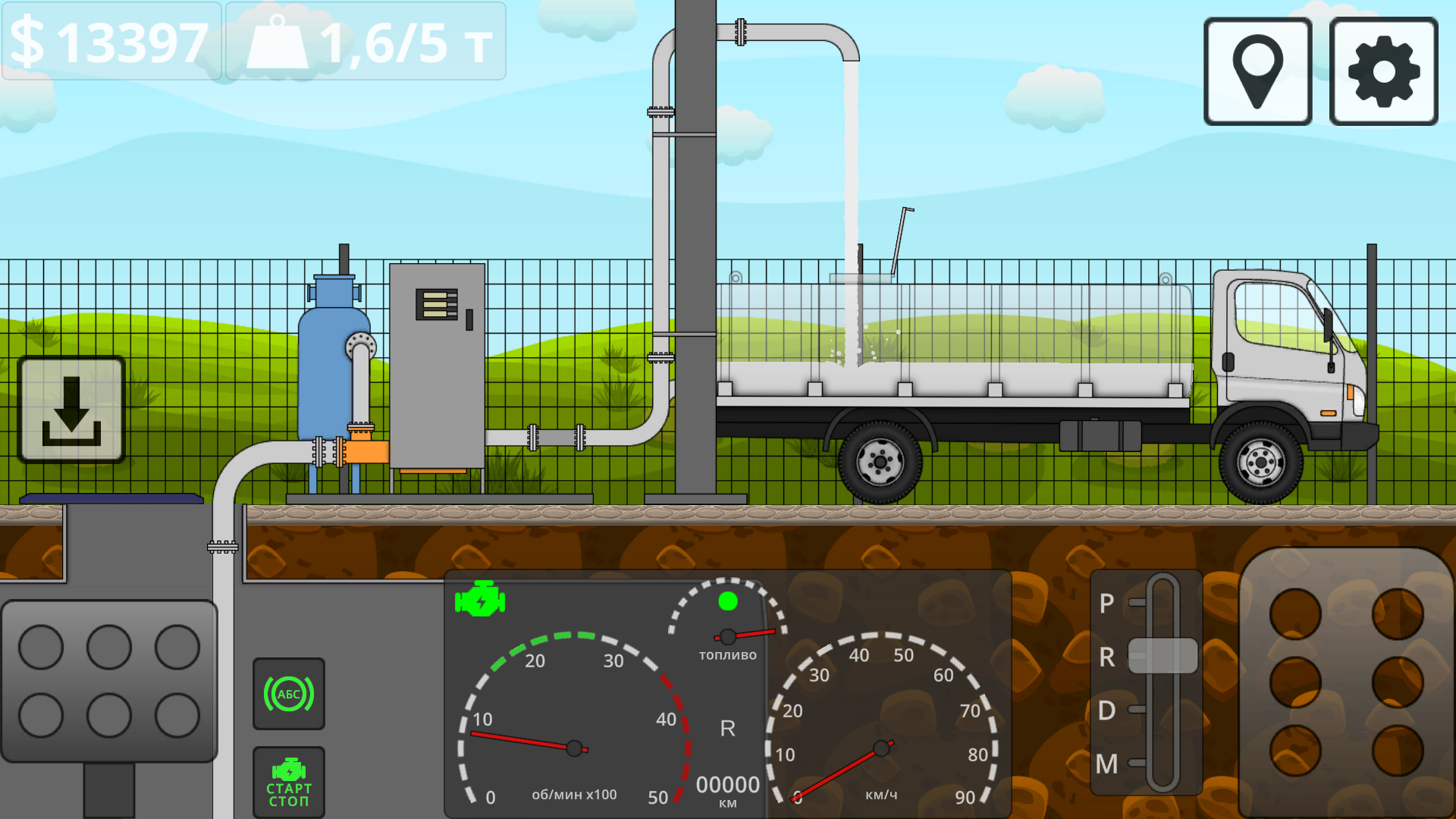This screenshot has height=819, width=1456.
Task: Click the green fuel level indicator dot
Action: 729,602
